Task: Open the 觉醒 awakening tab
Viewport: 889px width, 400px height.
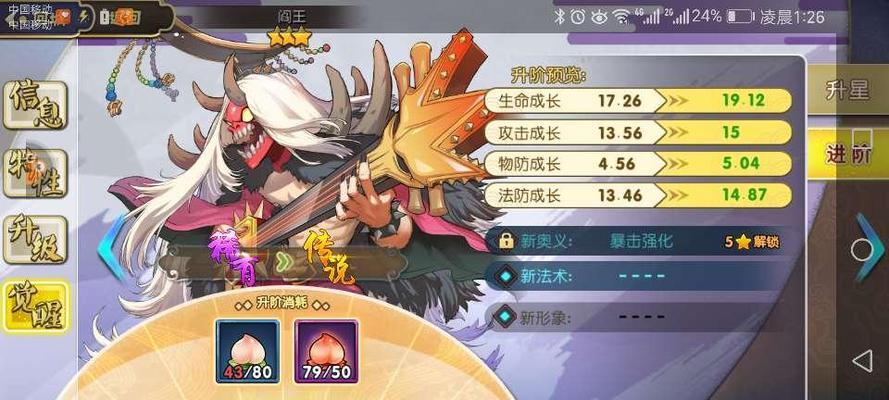Action: (33, 305)
